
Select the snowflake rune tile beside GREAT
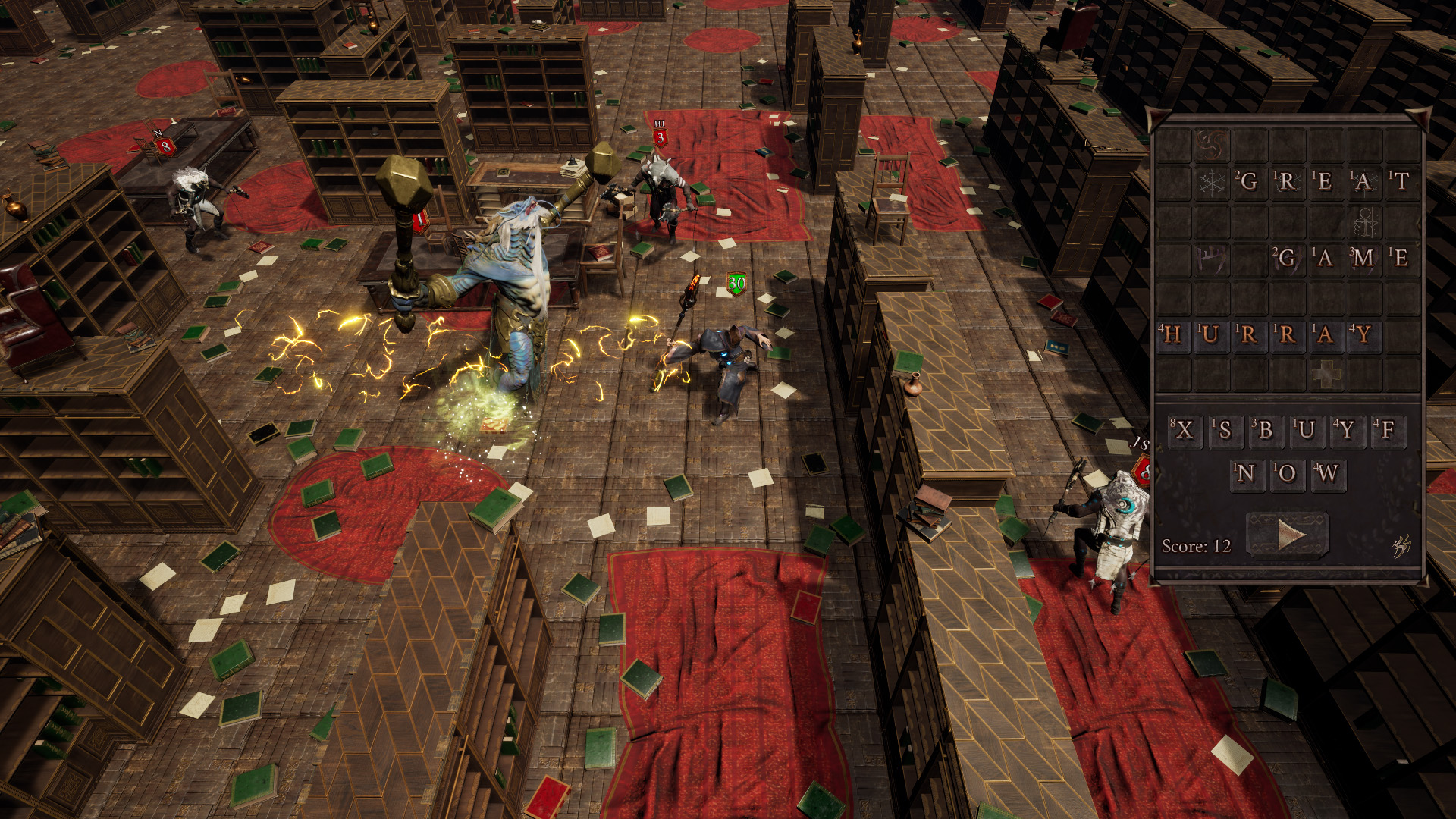[1212, 184]
